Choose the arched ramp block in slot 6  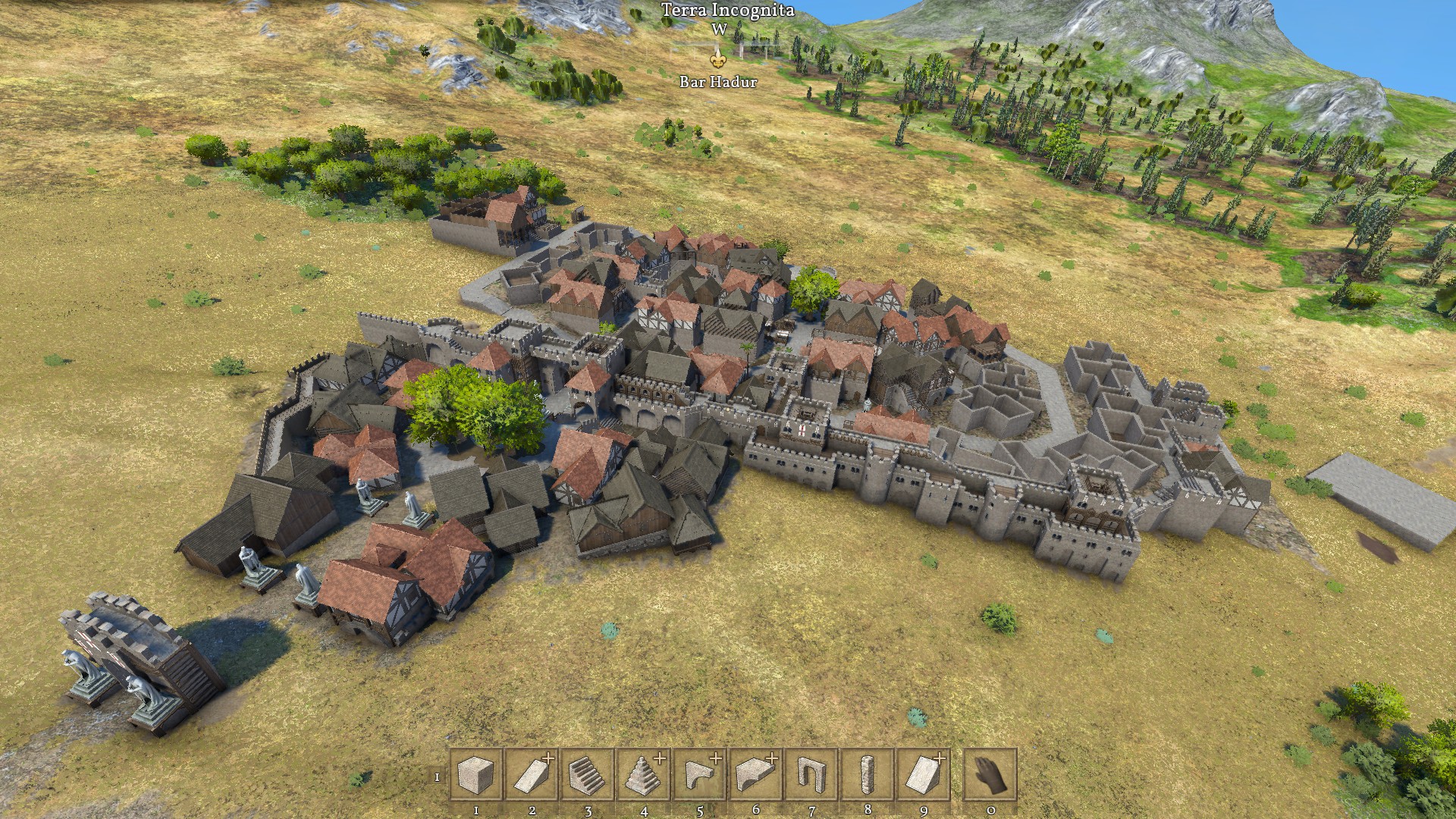(755, 775)
